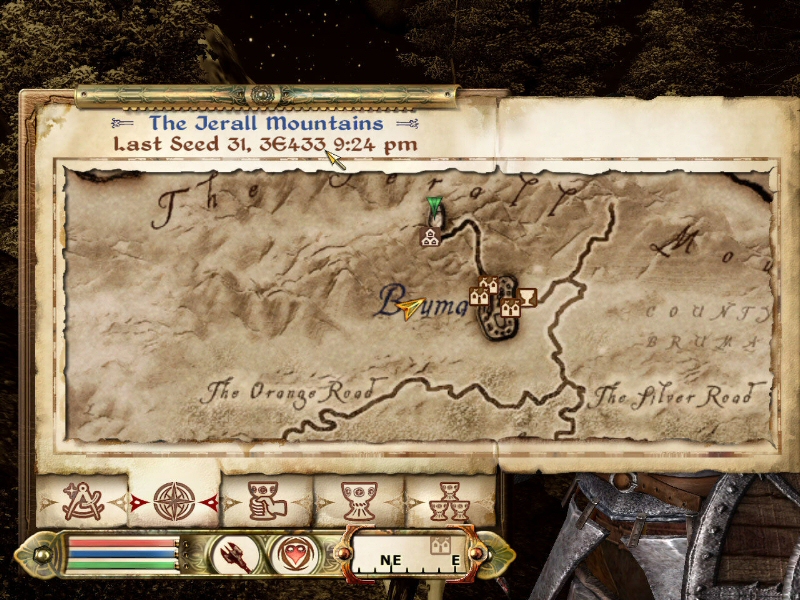Choose the goblet inn marker beside Bruma
Viewport: 800px width, 600px height.
pos(528,296)
